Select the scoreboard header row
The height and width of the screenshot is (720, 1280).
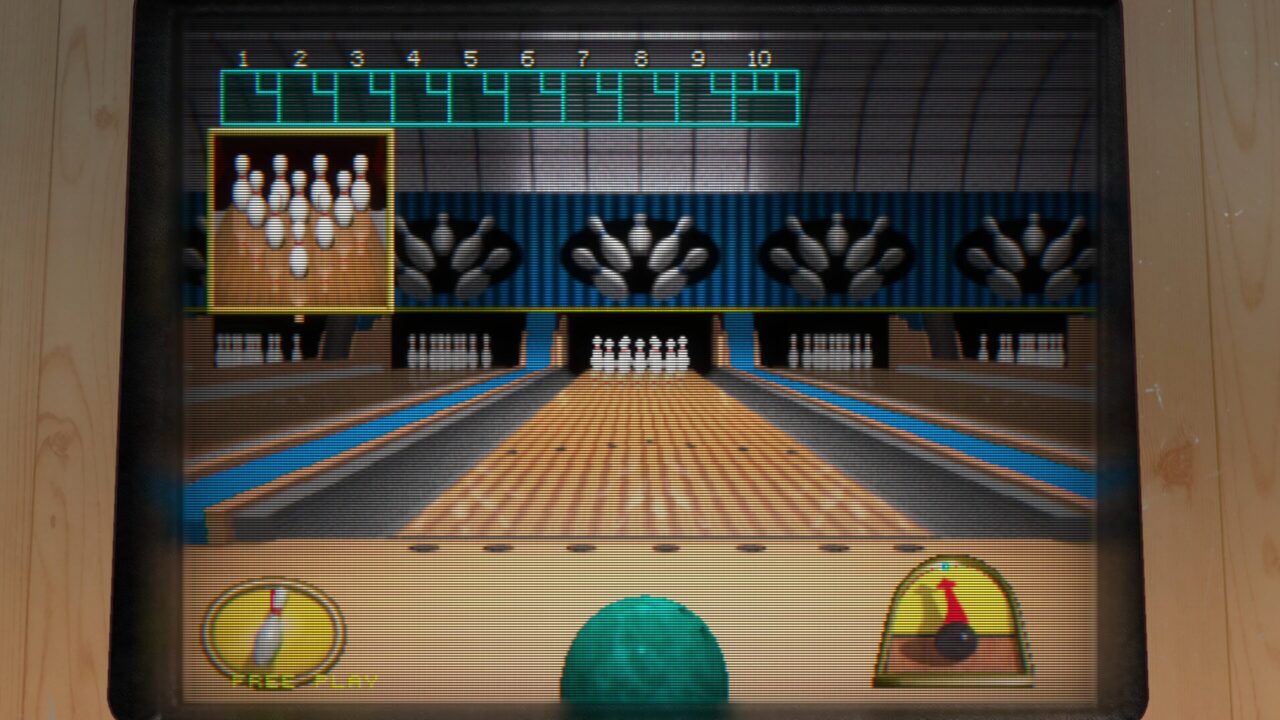coord(500,58)
